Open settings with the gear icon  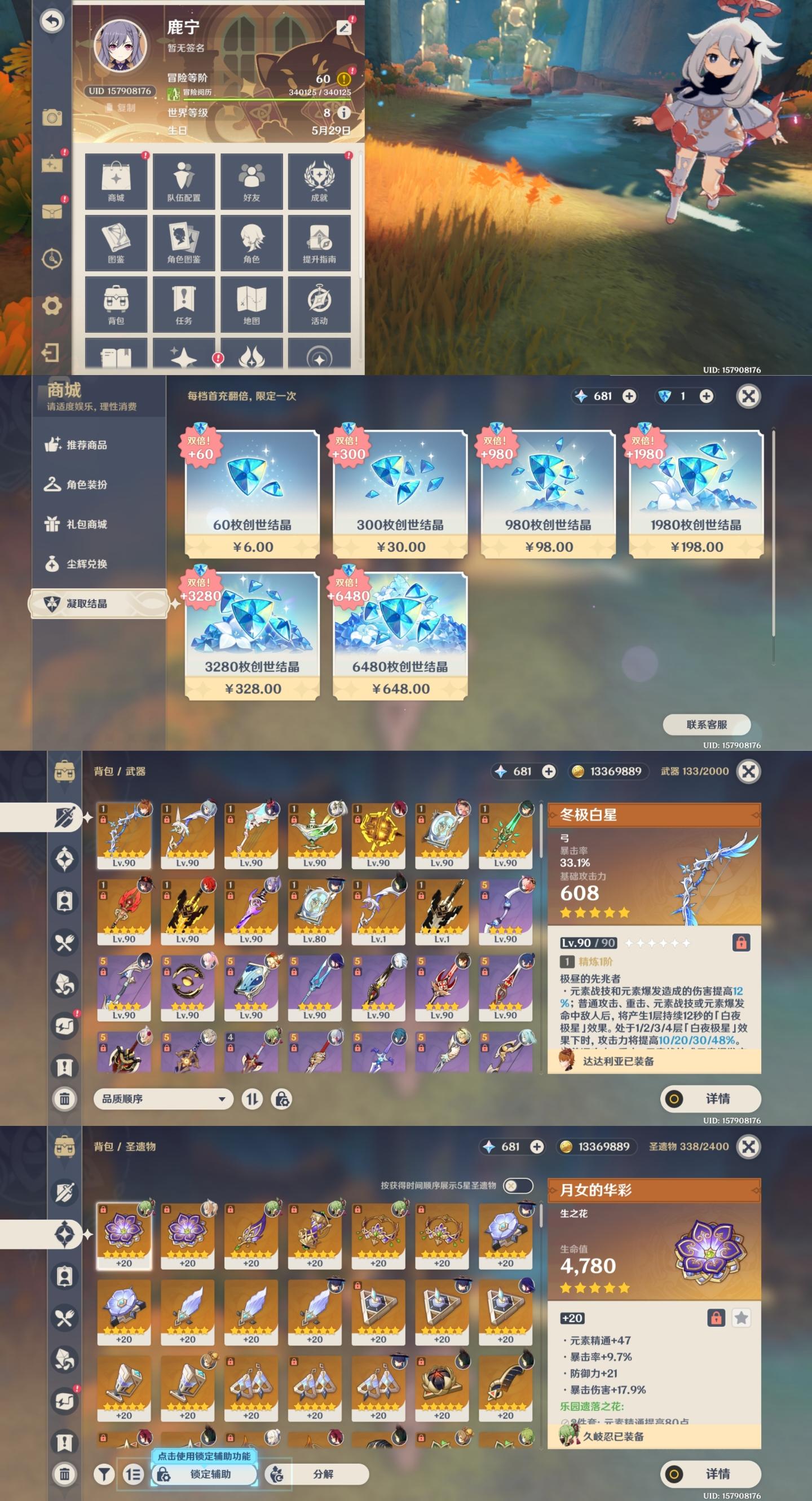point(52,305)
